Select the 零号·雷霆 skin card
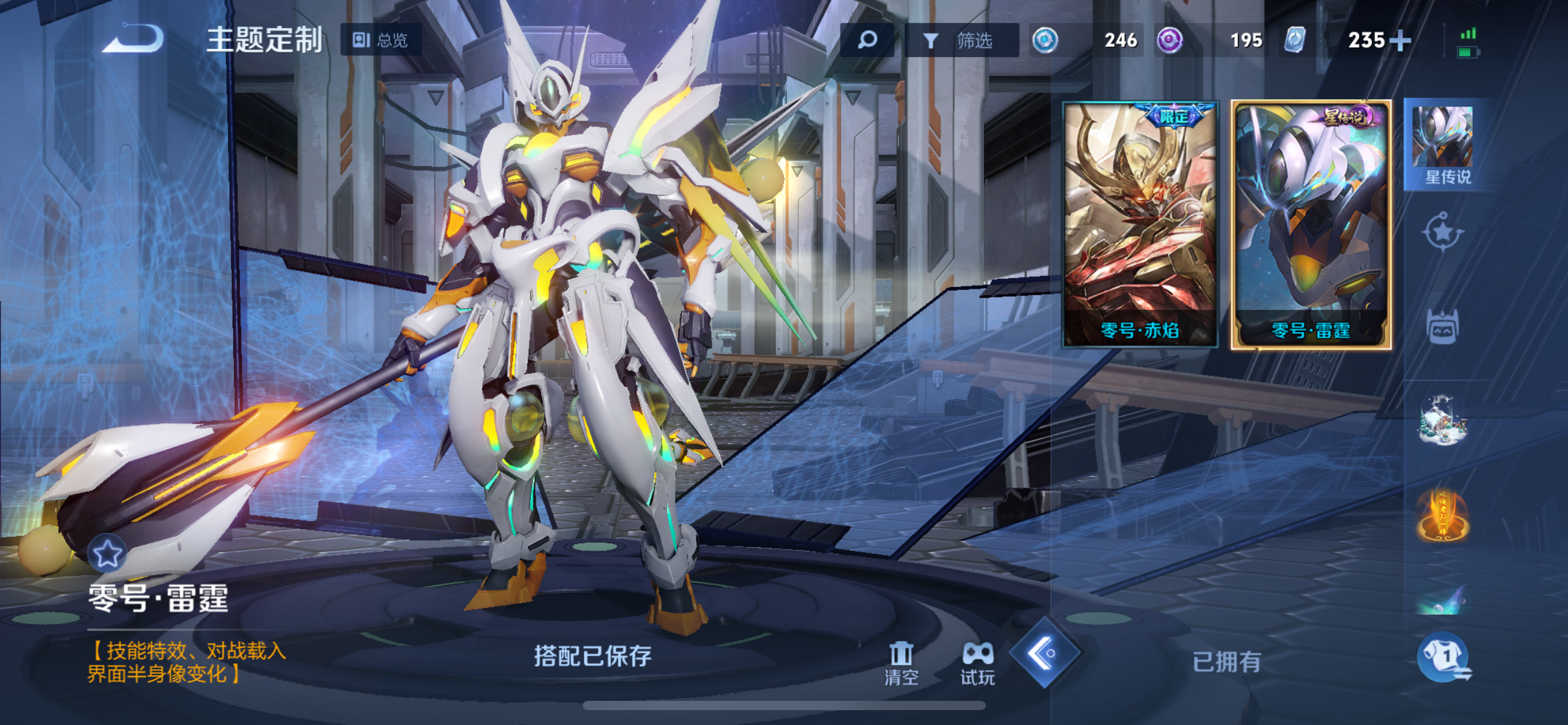Viewport: 1568px width, 725px height. point(1311,224)
